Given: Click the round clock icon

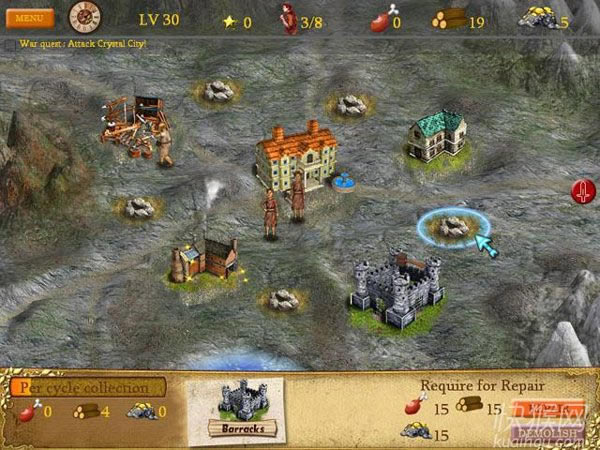Looking at the screenshot, I should [x=85, y=16].
